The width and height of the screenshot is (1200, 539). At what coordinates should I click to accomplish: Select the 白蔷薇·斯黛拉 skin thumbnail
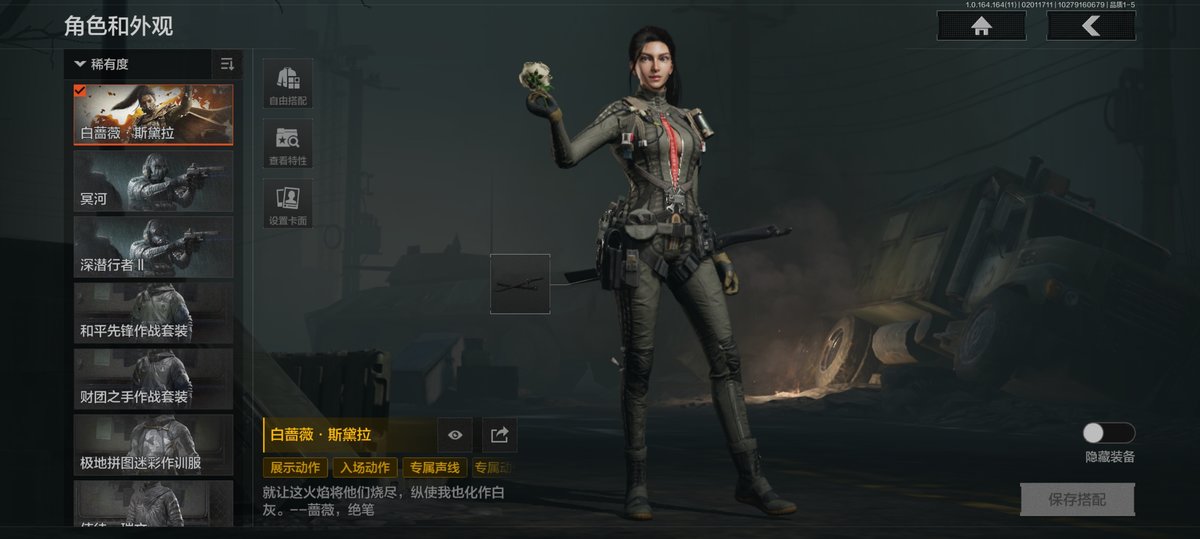coord(153,115)
